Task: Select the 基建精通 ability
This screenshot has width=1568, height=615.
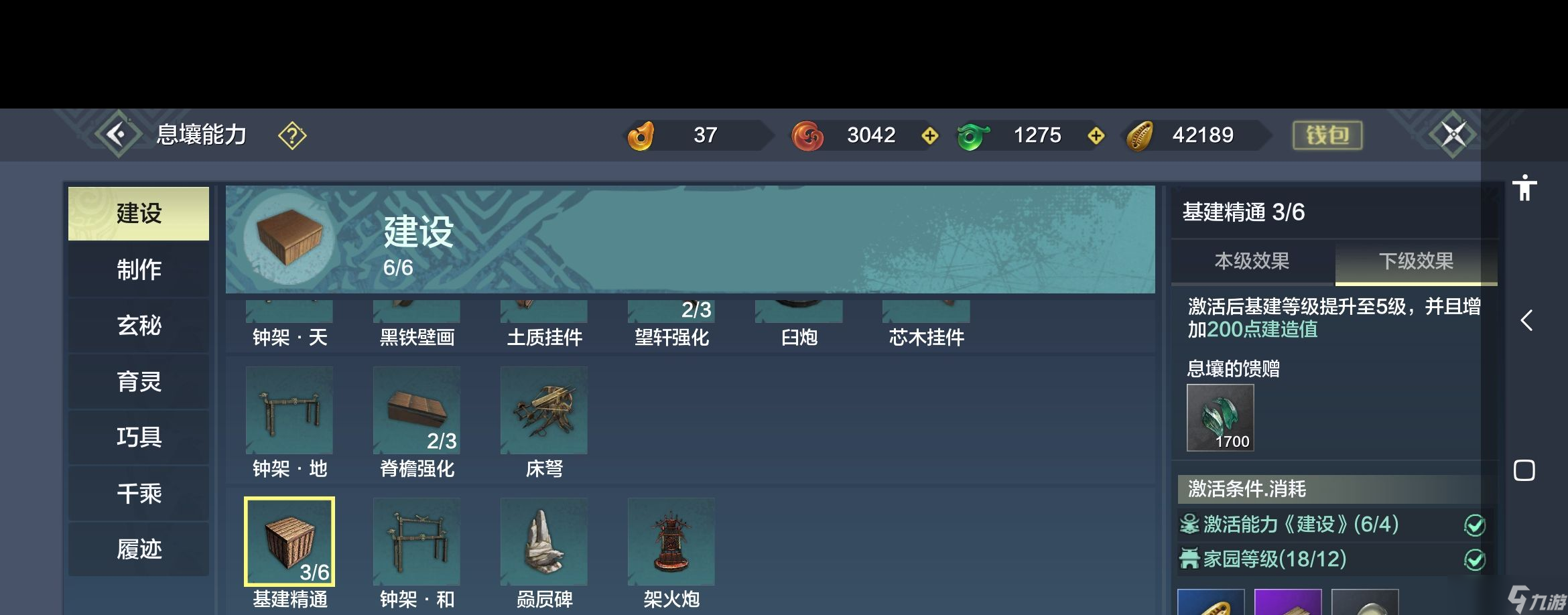Action: (x=289, y=542)
